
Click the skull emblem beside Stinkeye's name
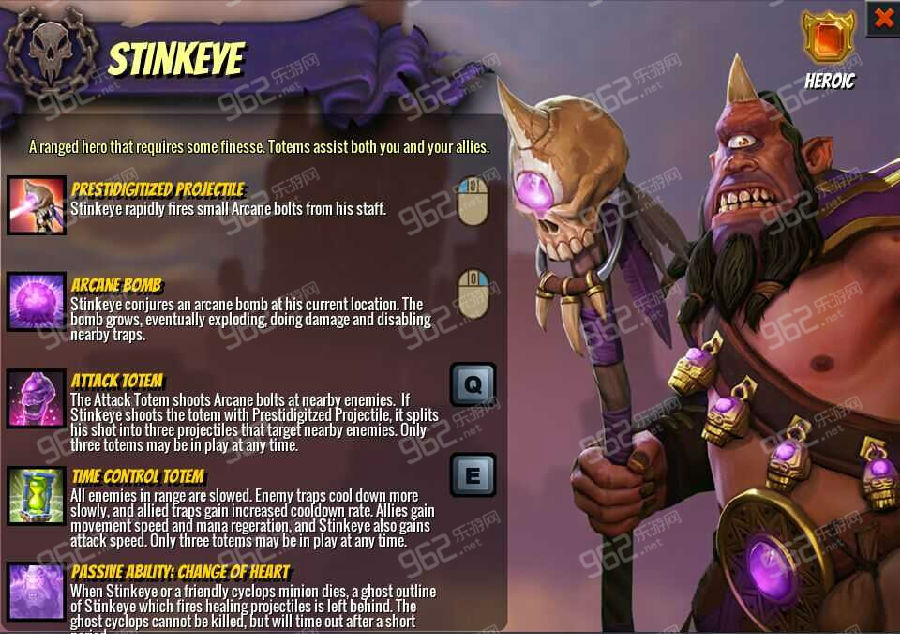(50, 50)
